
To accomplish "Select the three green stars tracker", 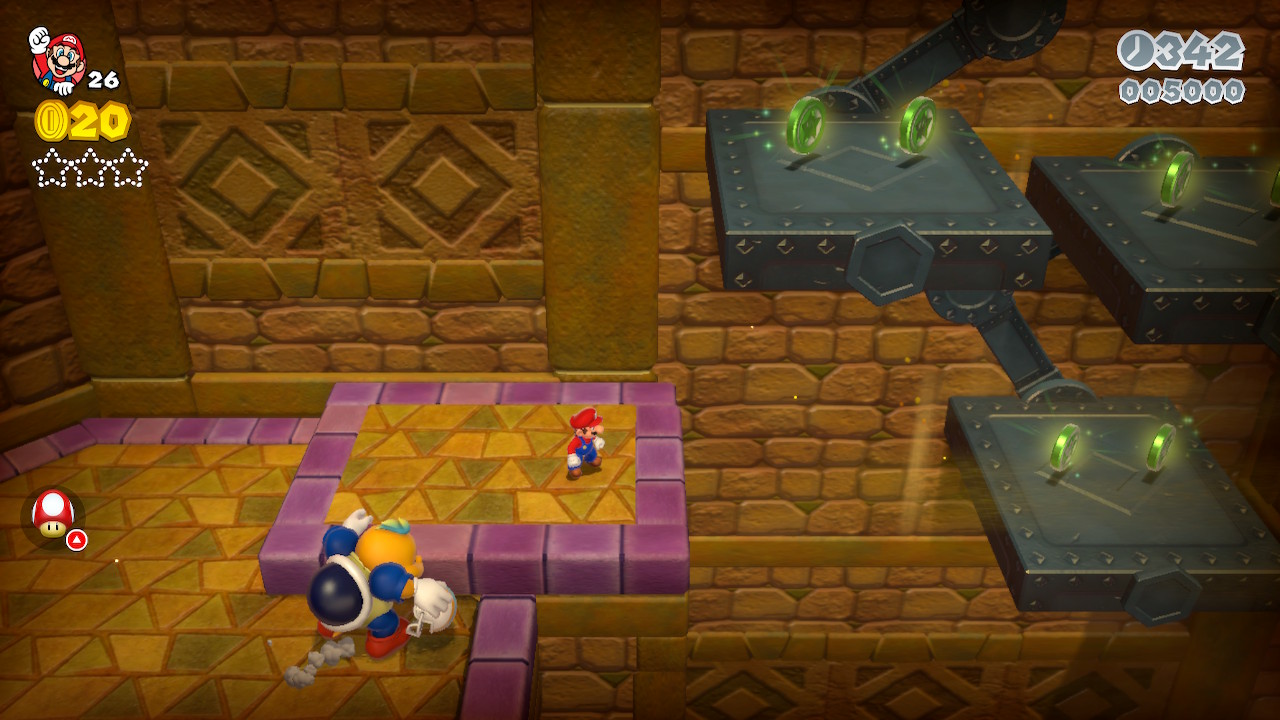I will coord(90,168).
